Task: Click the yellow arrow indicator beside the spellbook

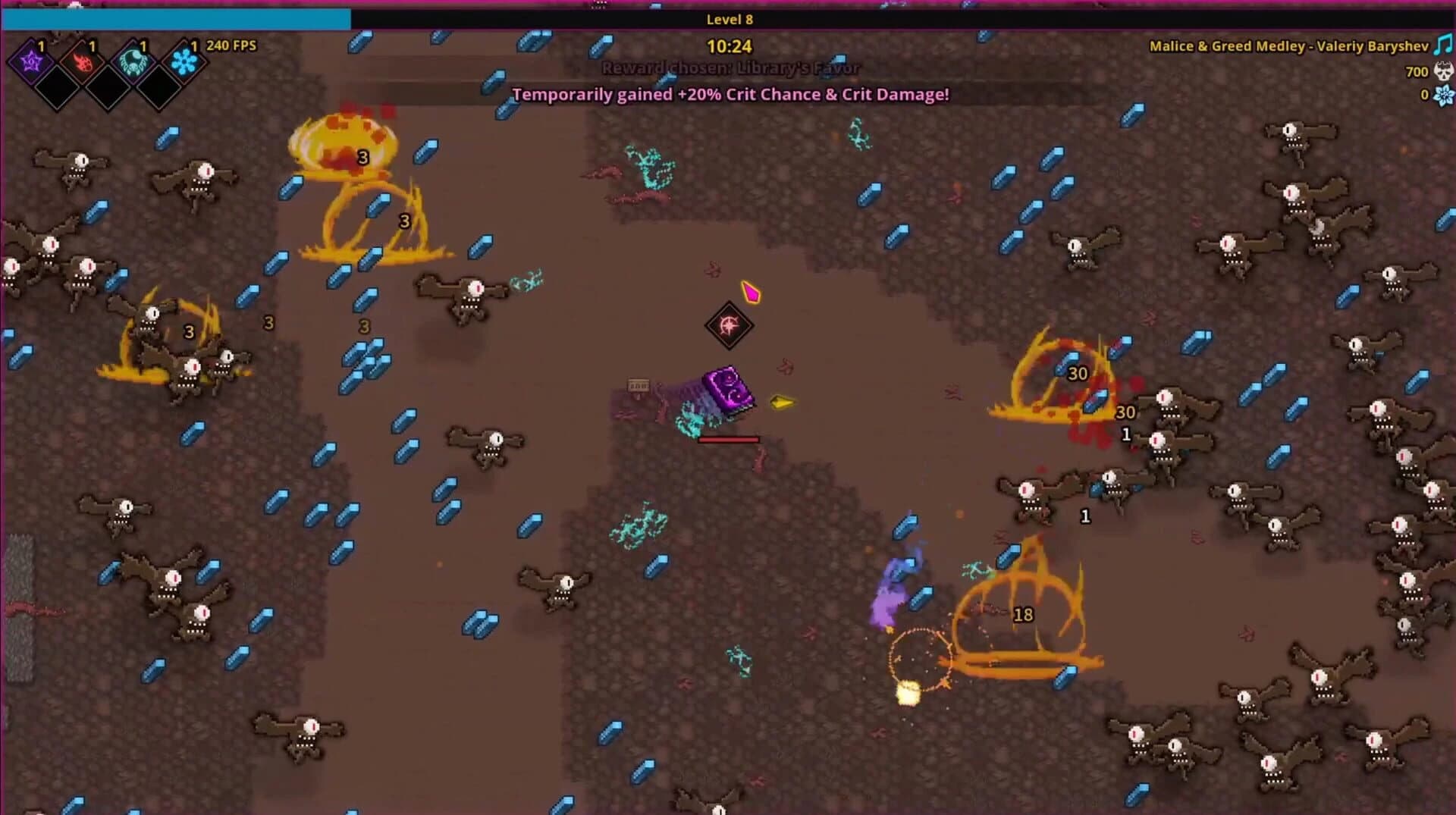Action: coord(781,403)
